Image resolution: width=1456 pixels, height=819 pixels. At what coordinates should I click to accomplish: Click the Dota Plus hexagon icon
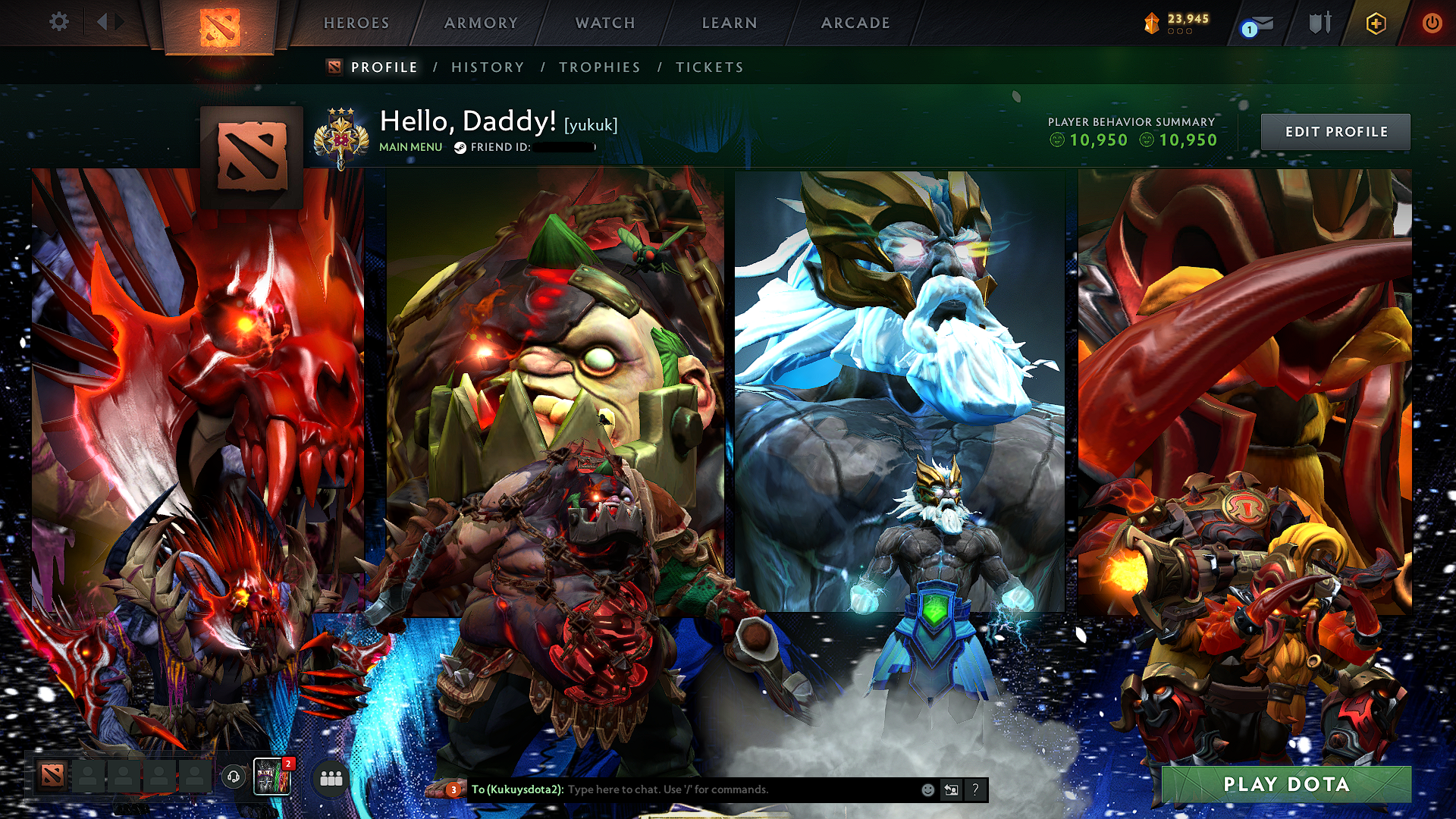coord(1375,23)
